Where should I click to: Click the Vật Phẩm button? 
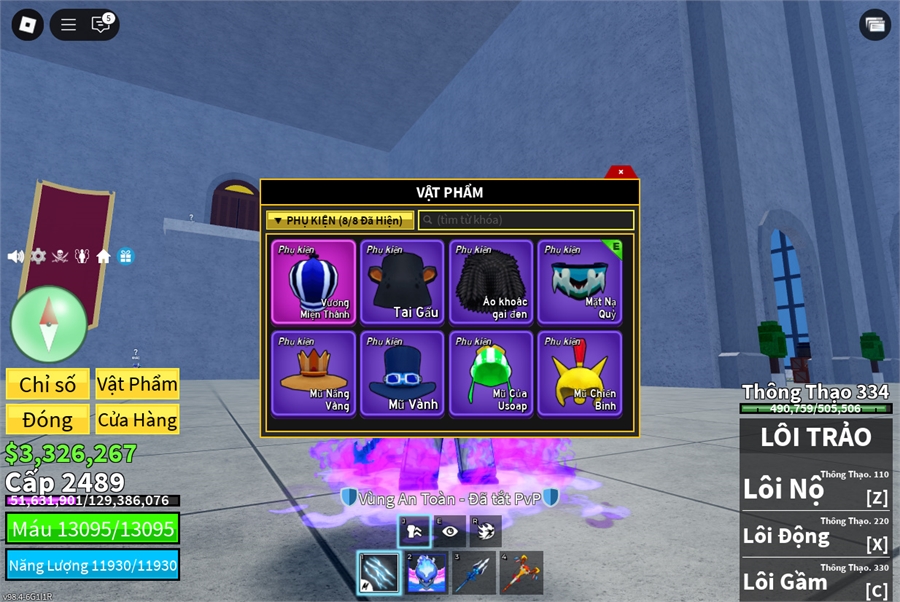pyautogui.click(x=137, y=384)
